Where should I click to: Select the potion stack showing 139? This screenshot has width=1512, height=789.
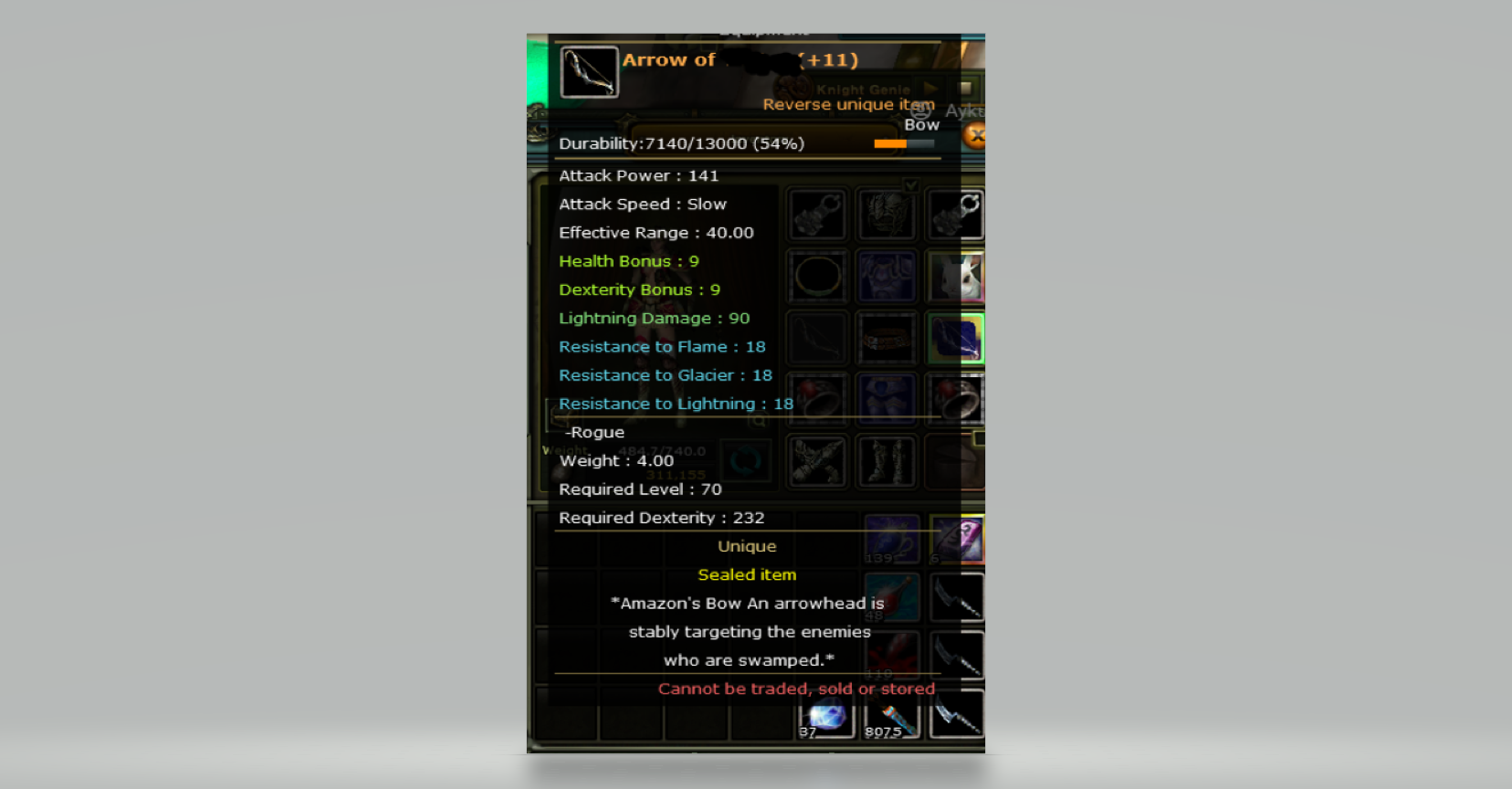point(891,540)
